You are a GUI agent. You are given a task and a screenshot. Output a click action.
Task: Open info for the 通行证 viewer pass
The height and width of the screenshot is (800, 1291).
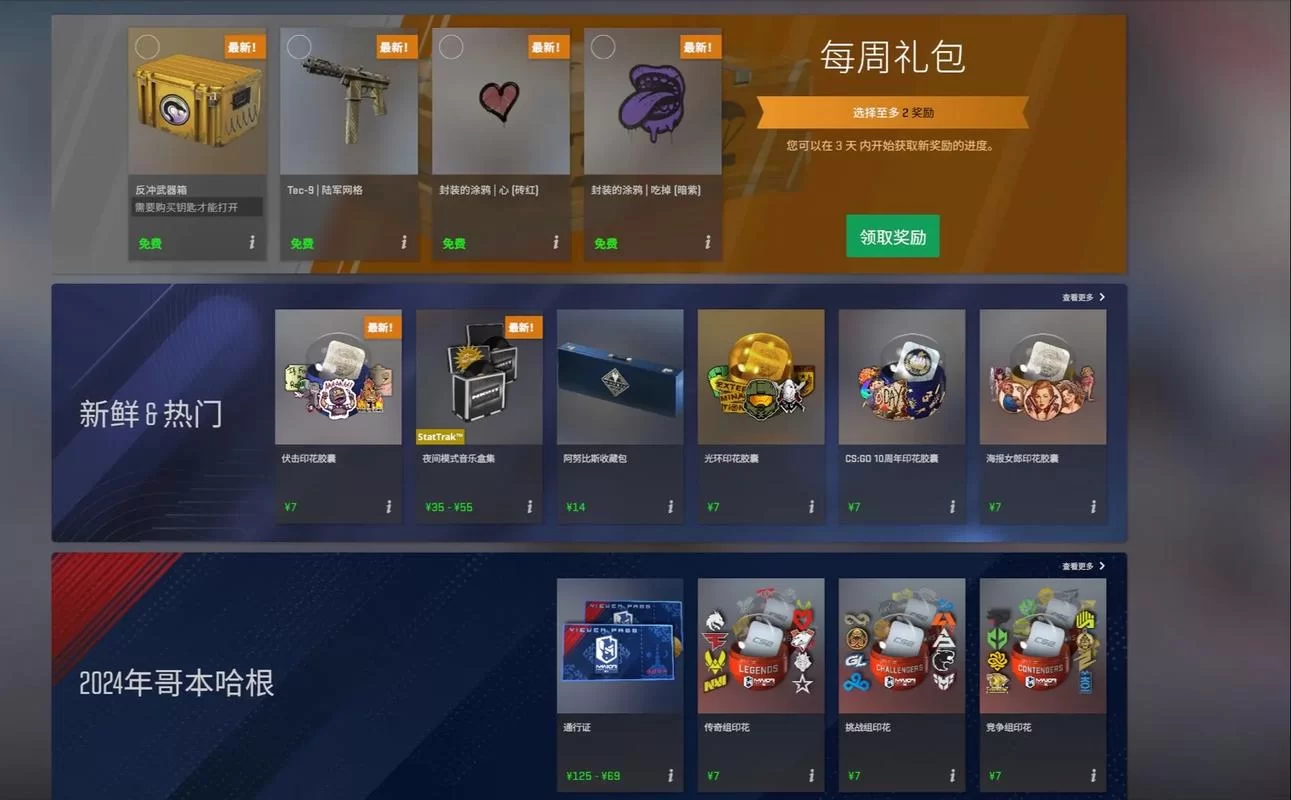coord(672,775)
